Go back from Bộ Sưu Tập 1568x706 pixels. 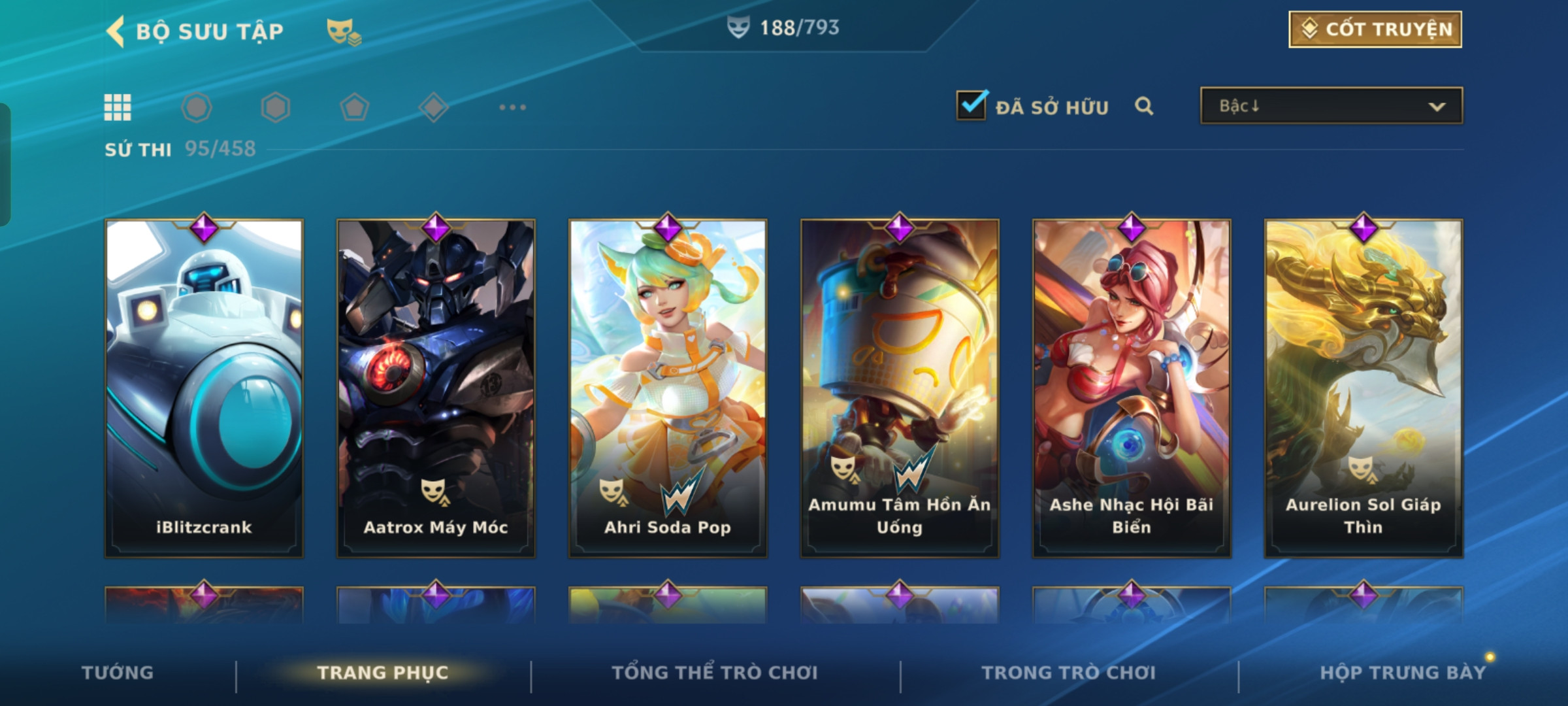click(116, 31)
